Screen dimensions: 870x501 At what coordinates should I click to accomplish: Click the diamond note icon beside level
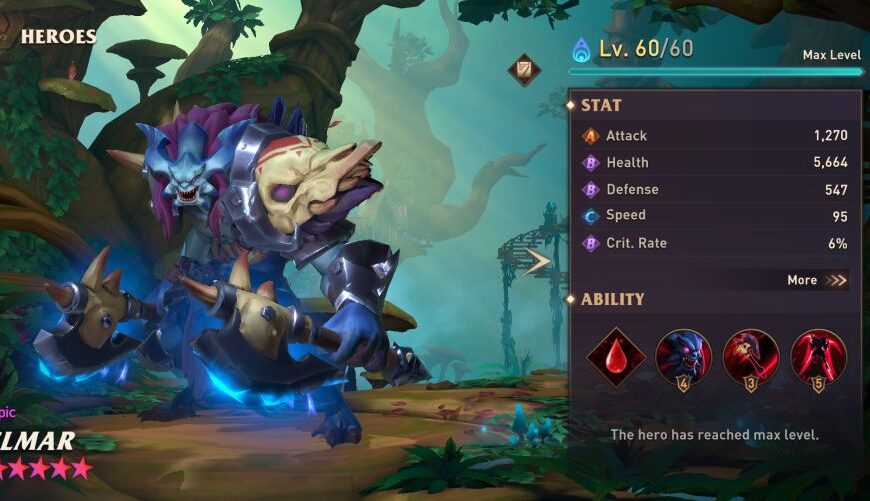point(523,69)
